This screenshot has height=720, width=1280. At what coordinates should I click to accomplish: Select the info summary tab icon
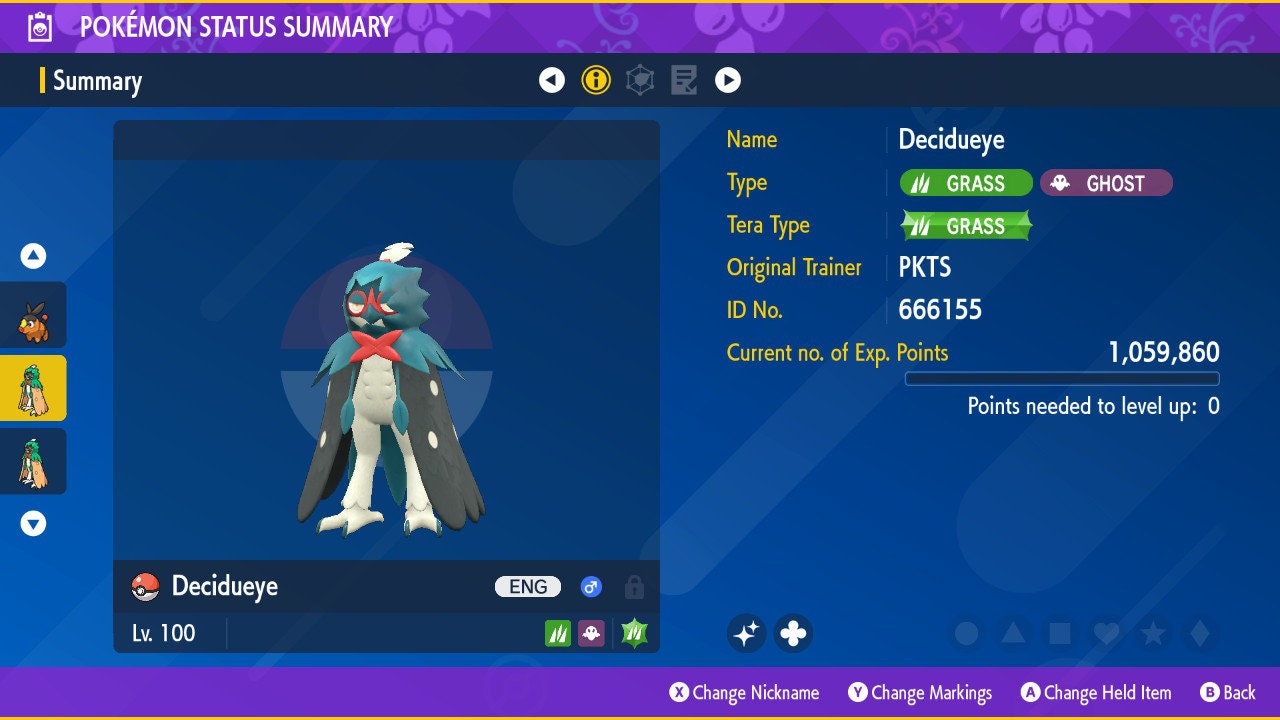click(596, 80)
